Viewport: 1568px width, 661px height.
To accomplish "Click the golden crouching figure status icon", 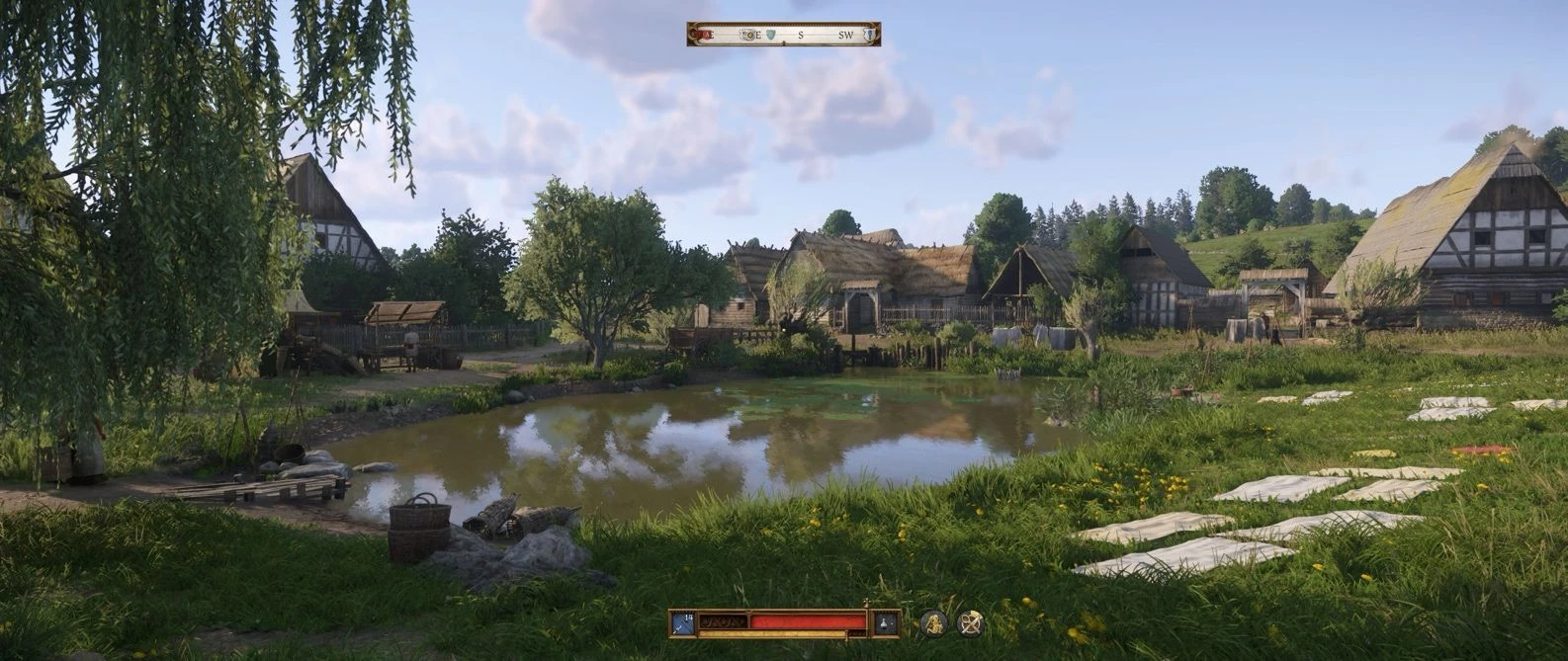I will (x=933, y=622).
